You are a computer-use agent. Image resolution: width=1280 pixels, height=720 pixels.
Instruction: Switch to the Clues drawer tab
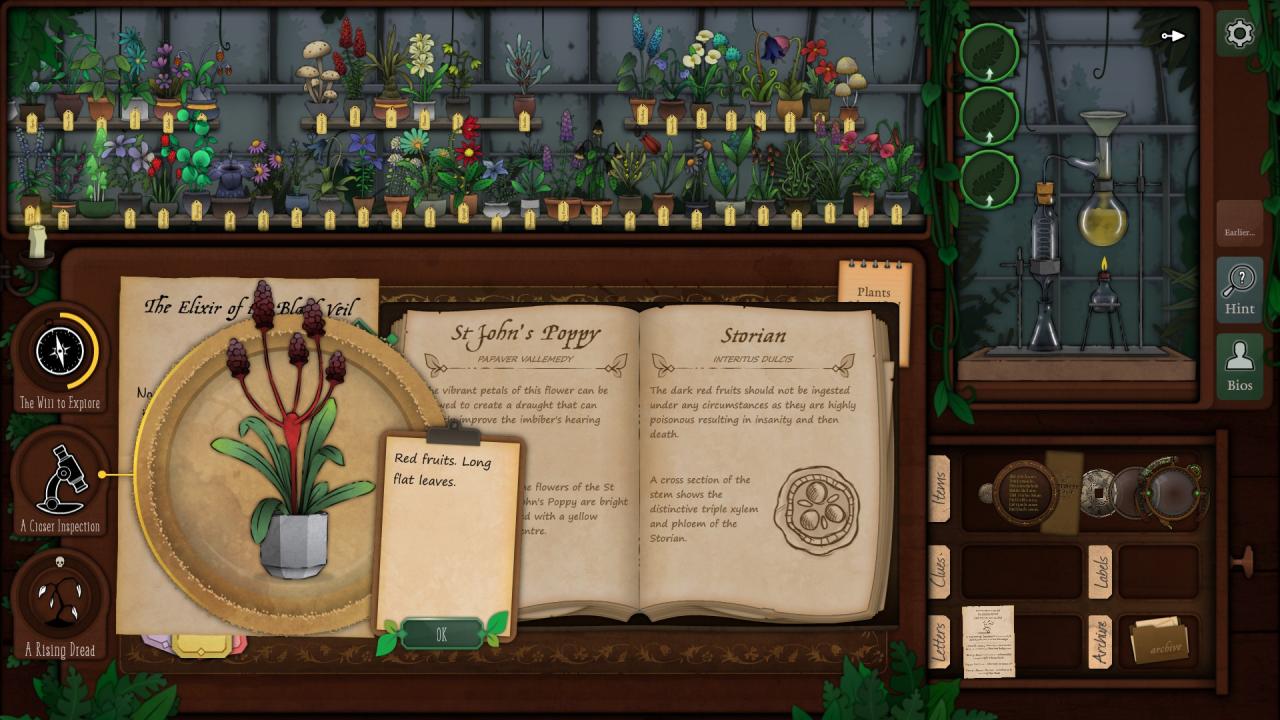pos(940,571)
